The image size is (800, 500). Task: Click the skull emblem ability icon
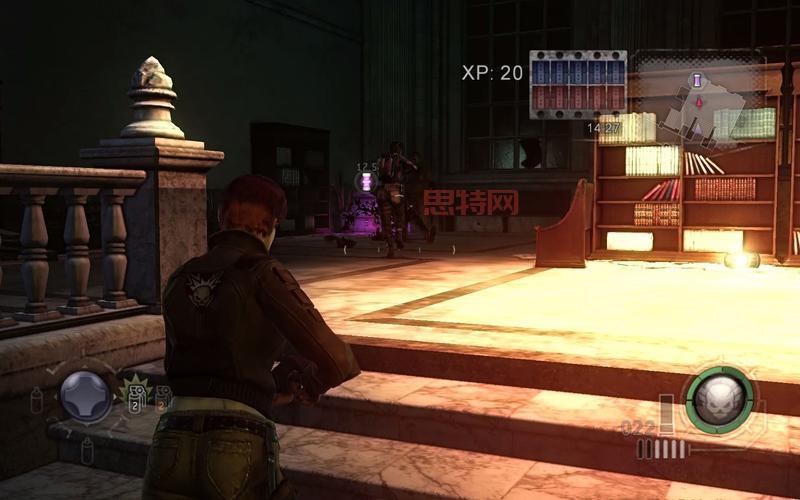(719, 400)
